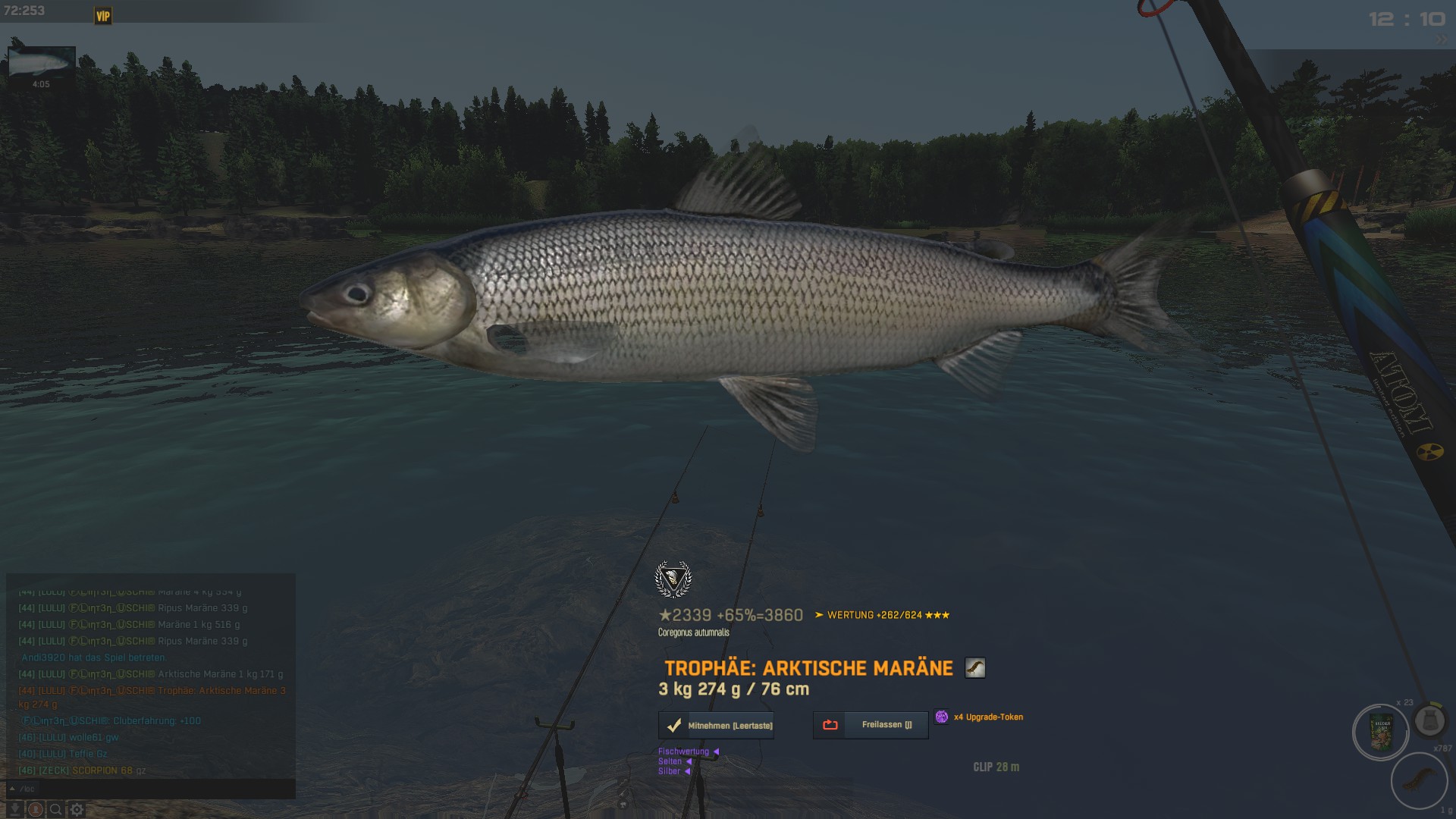Release the fish with Freilassen button
The width and height of the screenshot is (1456, 819).
(x=871, y=725)
